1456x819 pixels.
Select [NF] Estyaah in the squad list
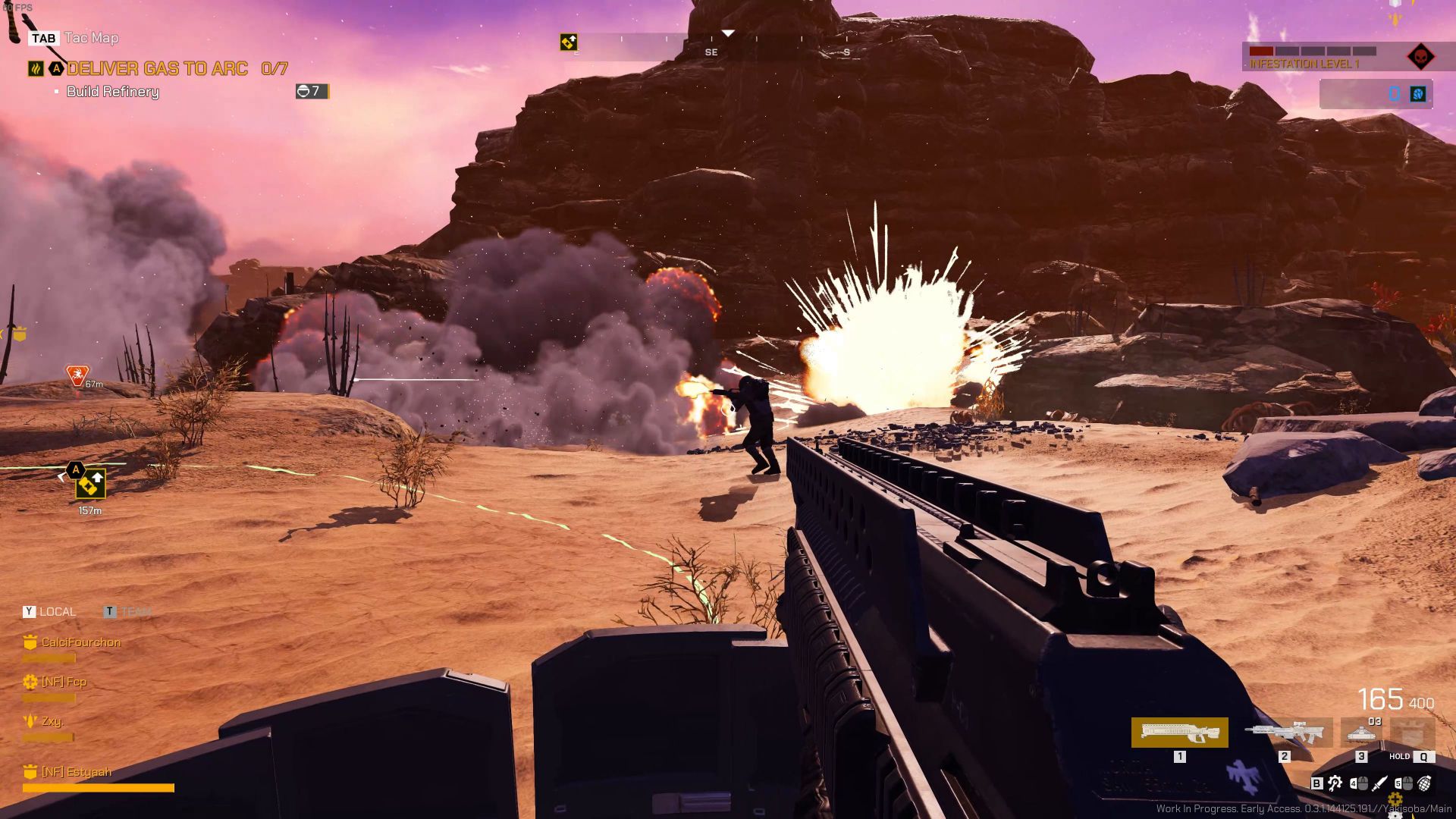point(76,772)
